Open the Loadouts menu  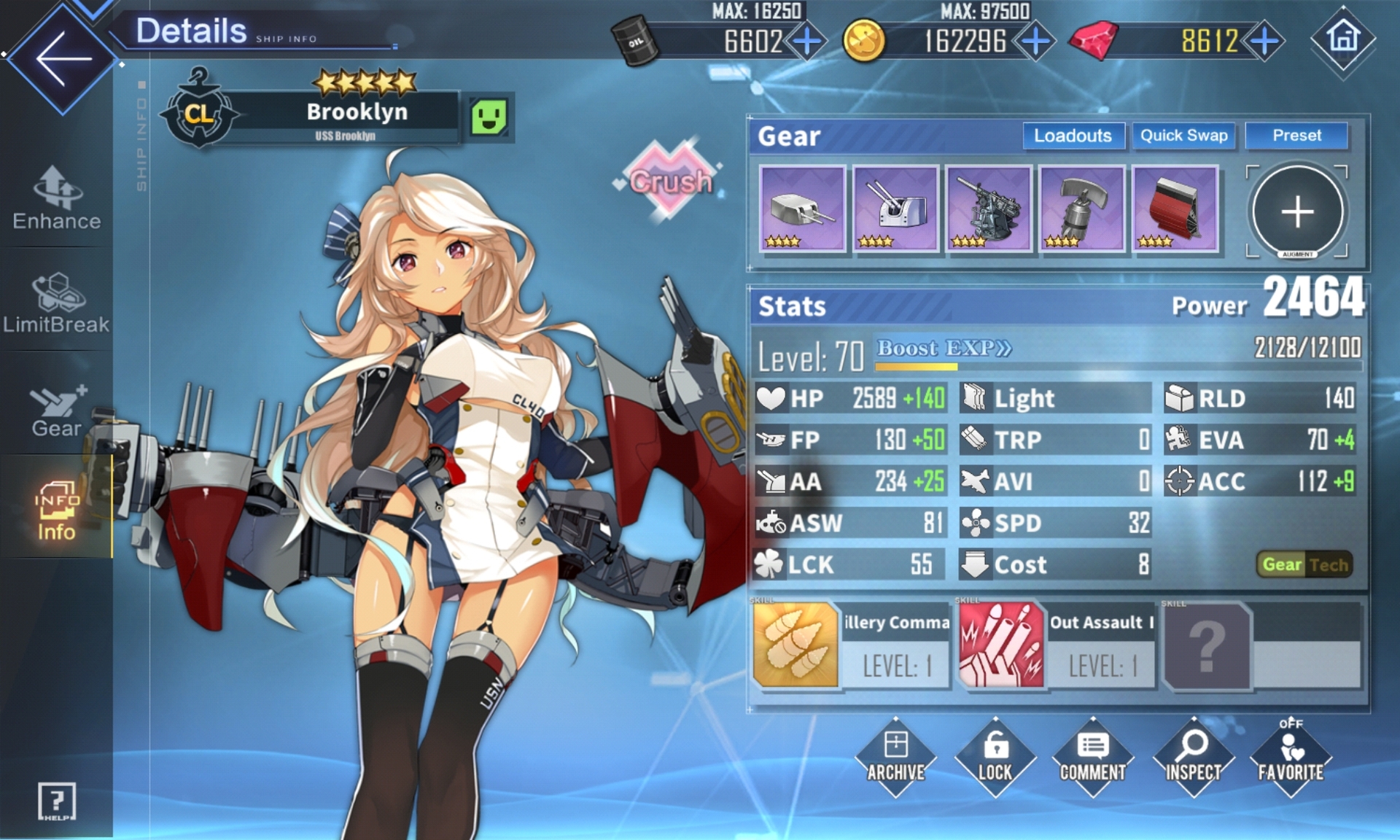[1073, 136]
